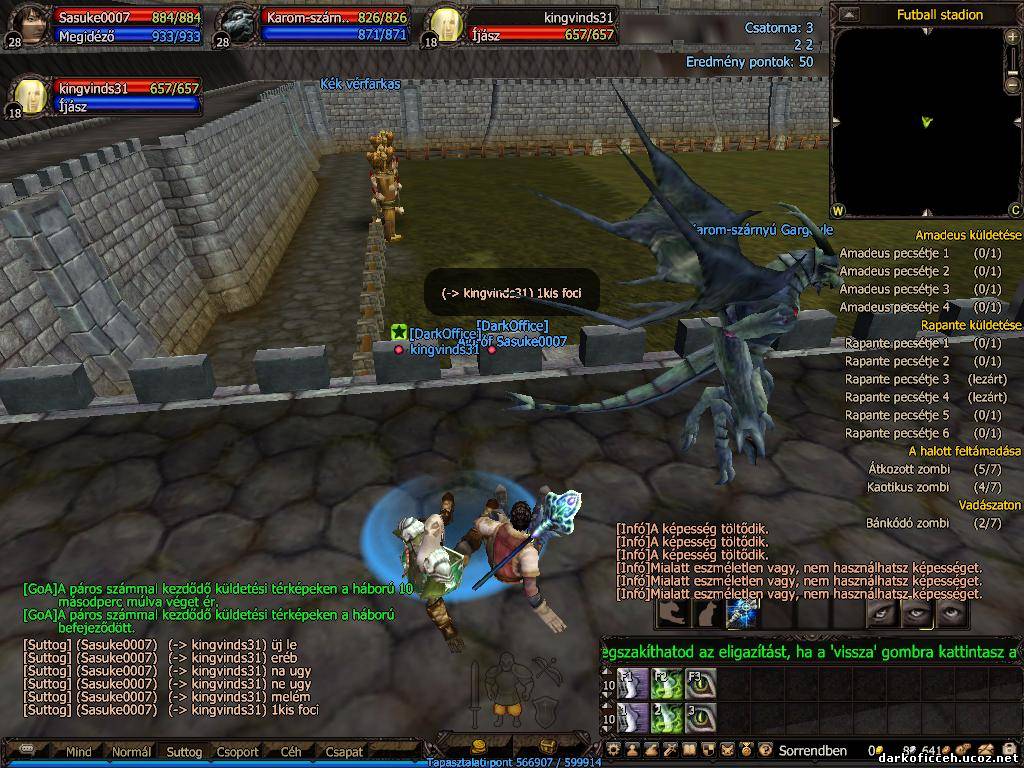Switch to the Csoport chat tab
The height and width of the screenshot is (768, 1024).
click(x=237, y=752)
